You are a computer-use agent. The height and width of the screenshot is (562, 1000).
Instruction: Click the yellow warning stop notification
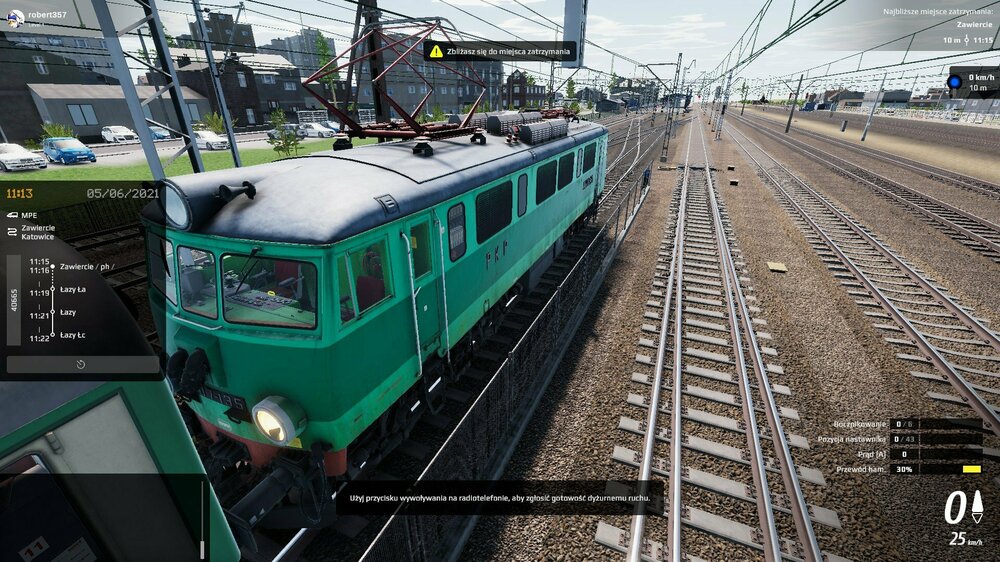coord(500,51)
